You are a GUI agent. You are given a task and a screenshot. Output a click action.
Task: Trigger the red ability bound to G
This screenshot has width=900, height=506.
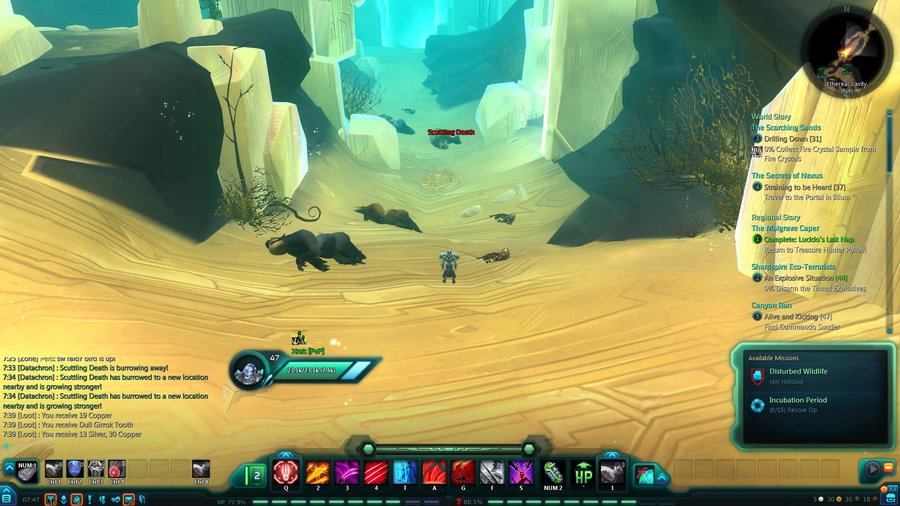click(x=462, y=471)
